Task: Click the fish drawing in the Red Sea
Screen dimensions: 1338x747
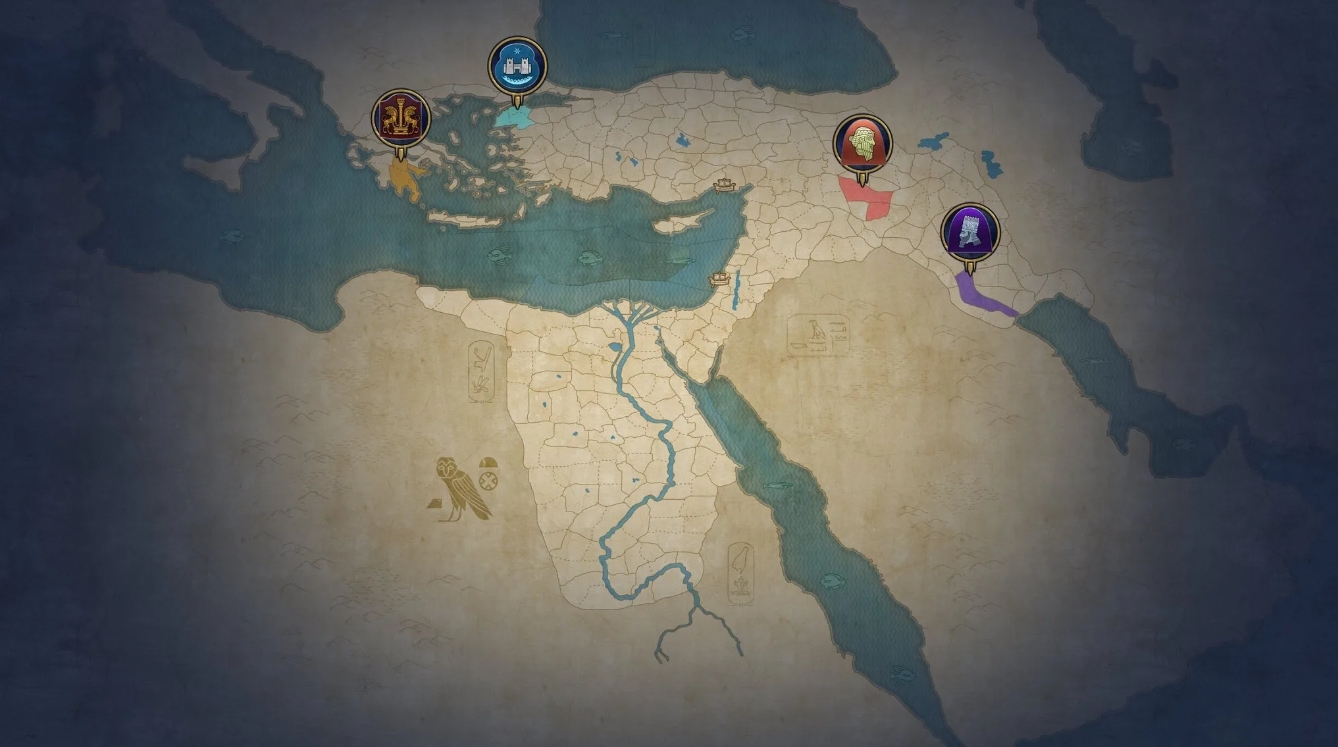Action: pos(778,486)
